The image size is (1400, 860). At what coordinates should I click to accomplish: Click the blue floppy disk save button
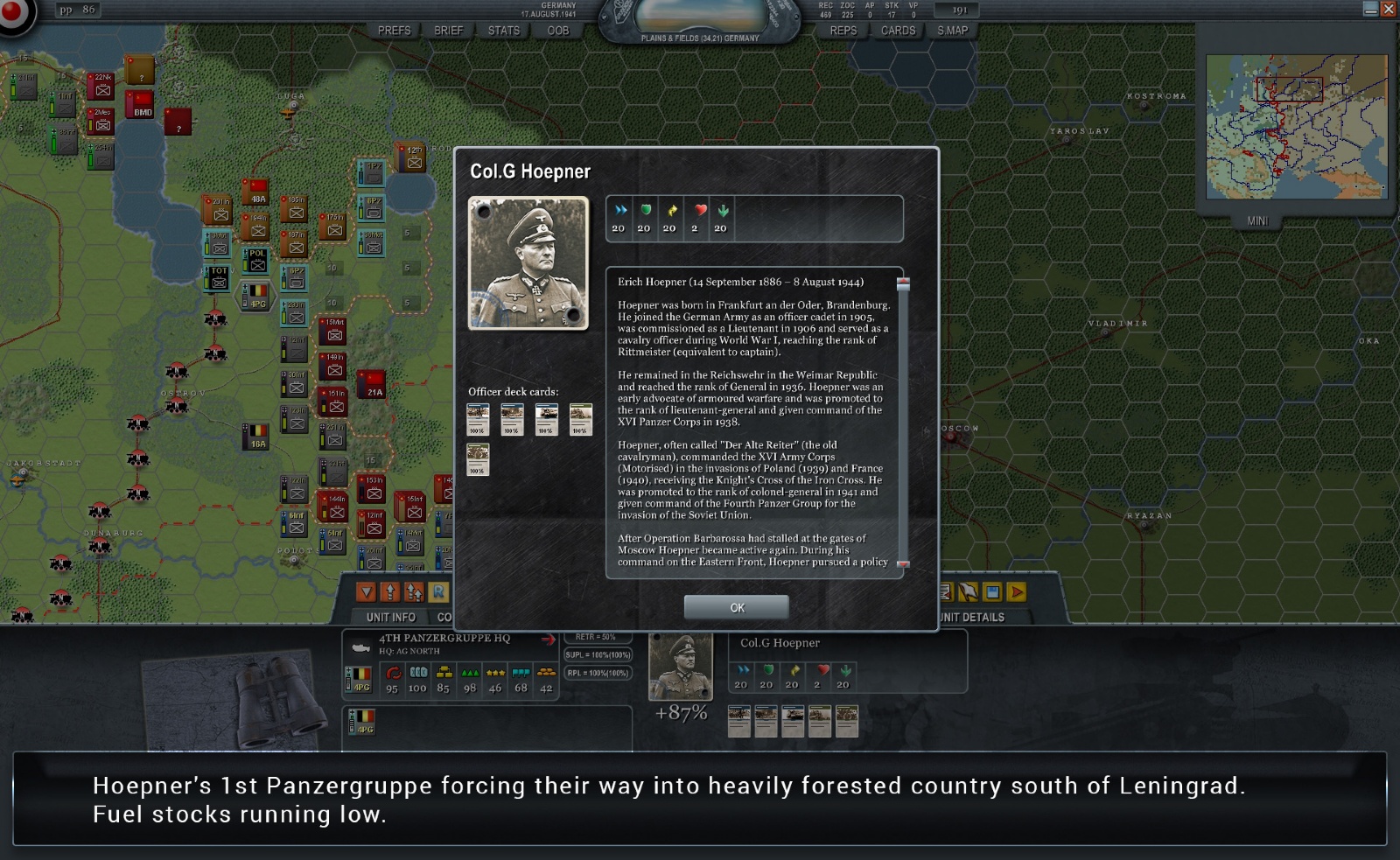coord(992,592)
